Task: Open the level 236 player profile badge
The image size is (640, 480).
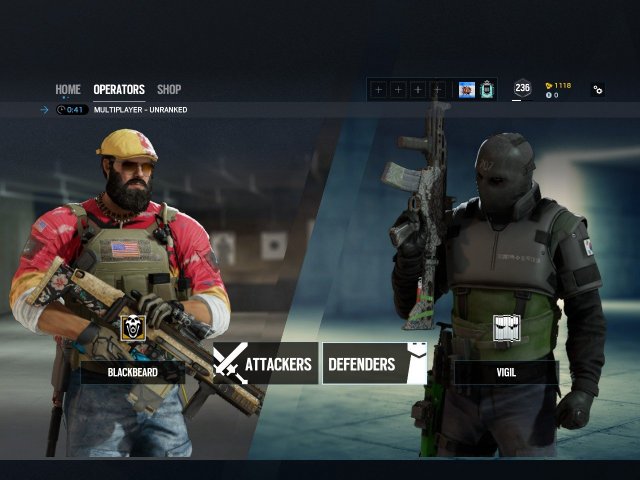Action: pos(522,89)
